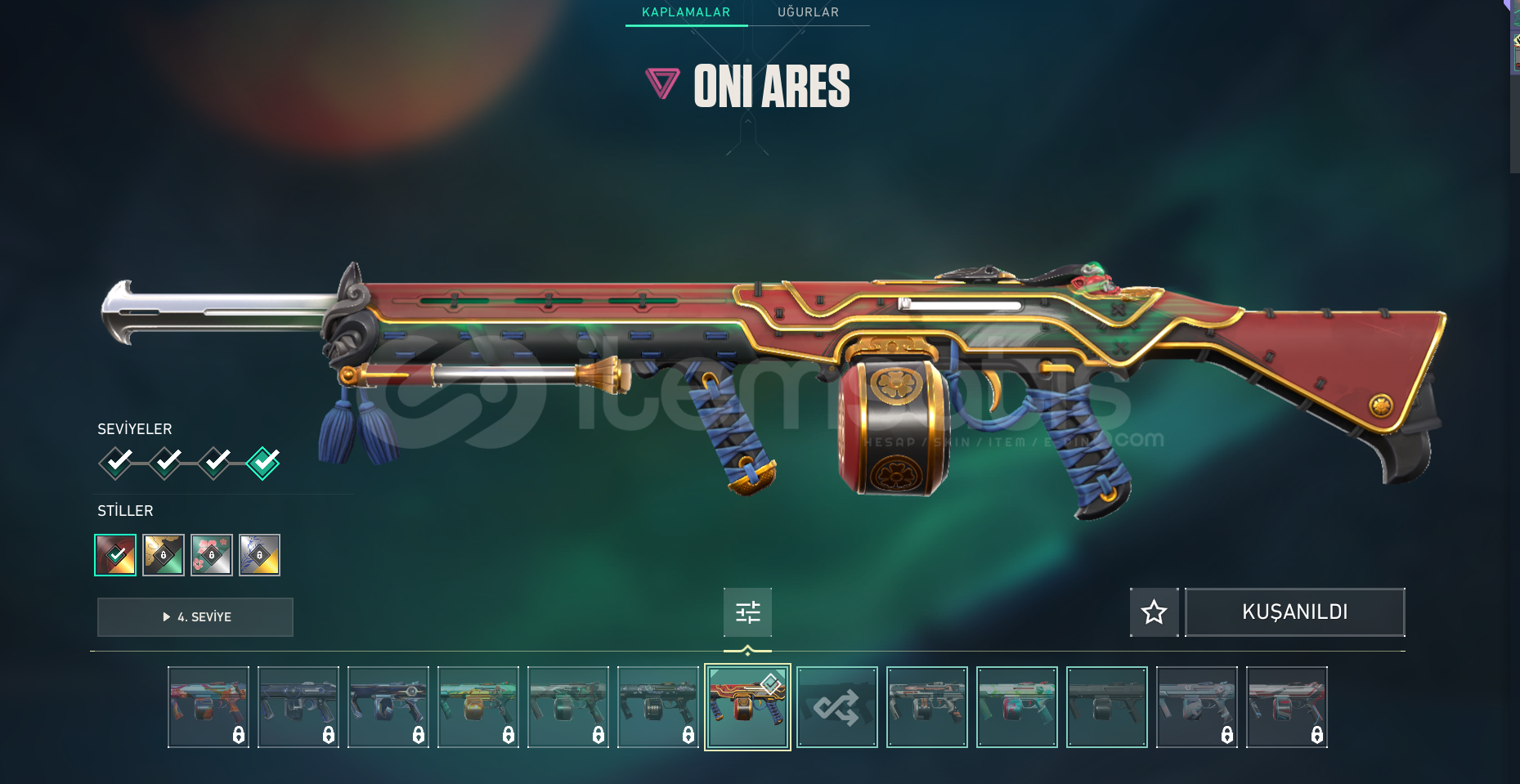Select the locked orange and blue Ares skin
1520x784 pixels.
coord(208,707)
